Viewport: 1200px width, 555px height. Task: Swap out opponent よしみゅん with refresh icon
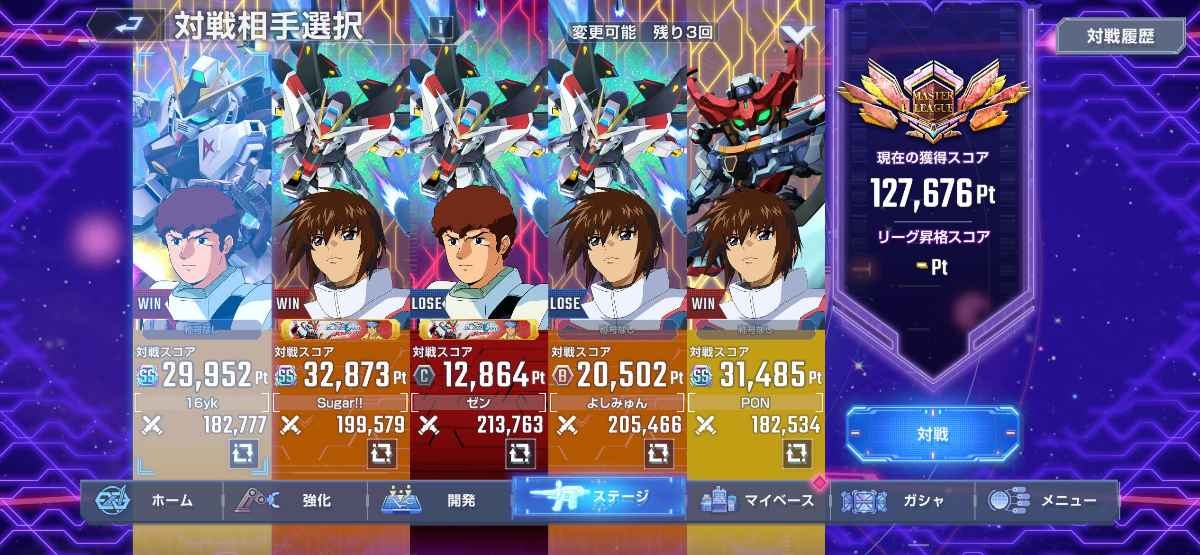(658, 453)
